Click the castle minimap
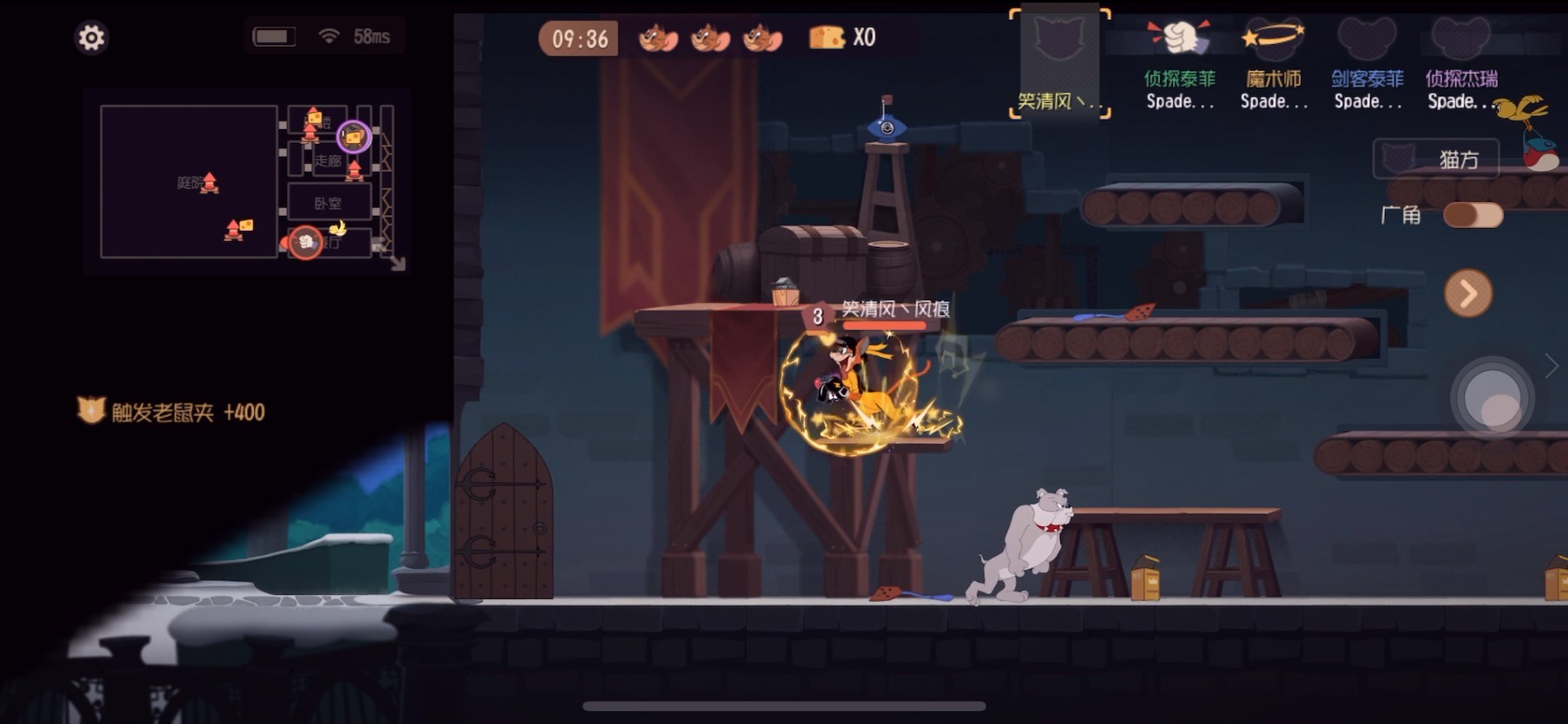This screenshot has width=1568, height=724. (246, 181)
